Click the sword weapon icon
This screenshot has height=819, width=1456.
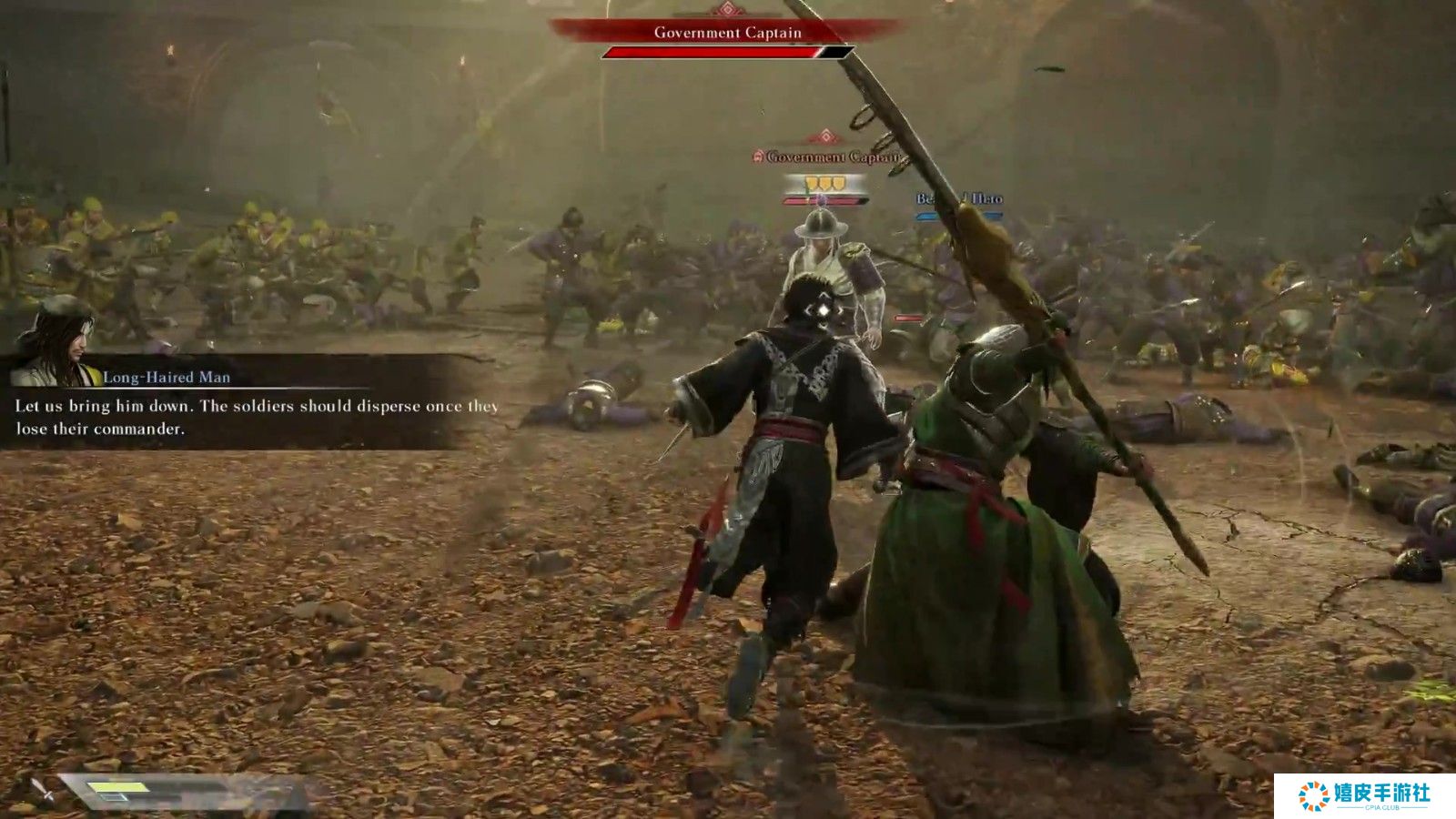pyautogui.click(x=42, y=789)
